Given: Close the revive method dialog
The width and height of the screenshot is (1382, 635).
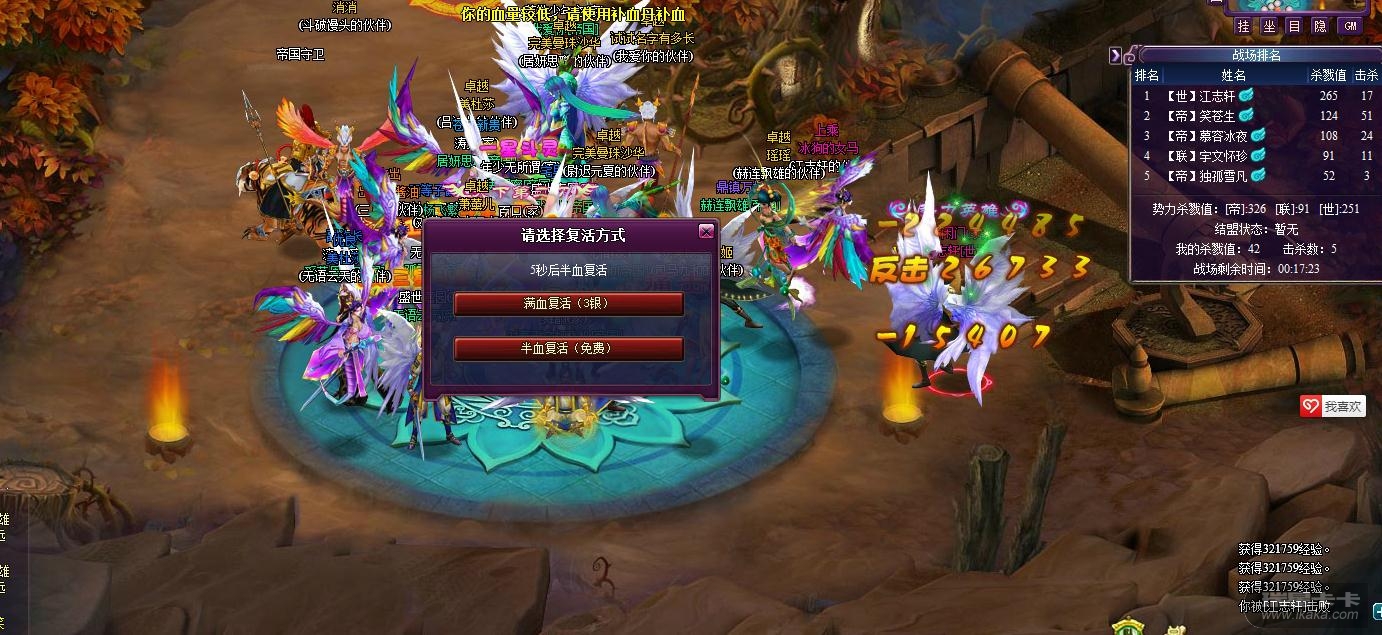Looking at the screenshot, I should pos(706,232).
